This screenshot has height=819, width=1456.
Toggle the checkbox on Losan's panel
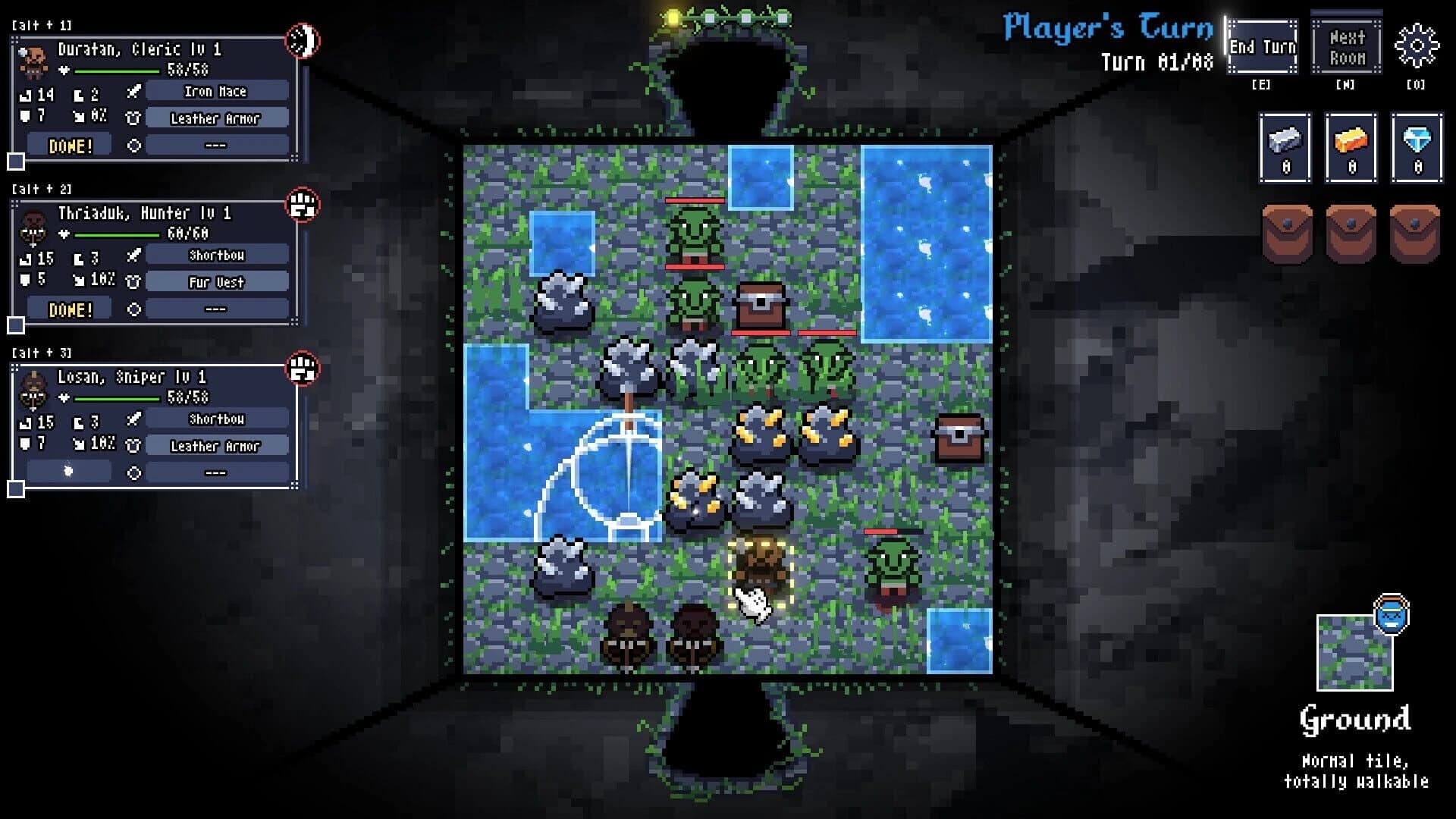[15, 490]
